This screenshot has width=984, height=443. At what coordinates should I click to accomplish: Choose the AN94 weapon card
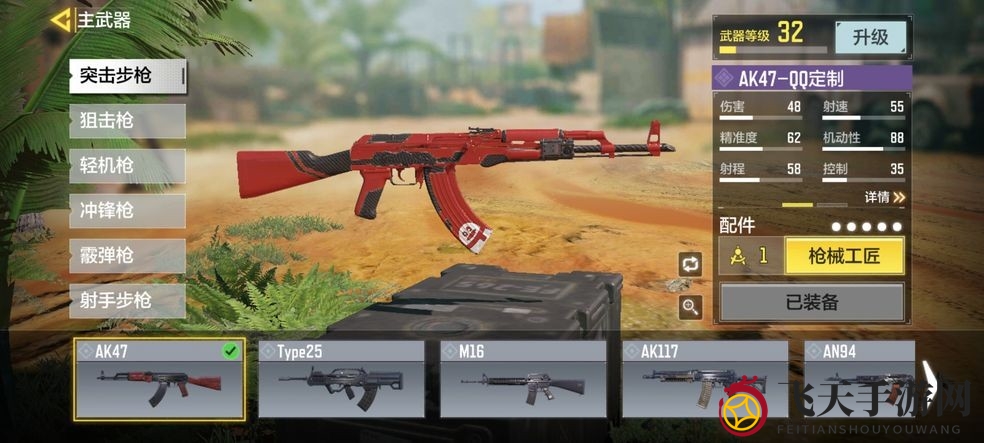point(860,378)
